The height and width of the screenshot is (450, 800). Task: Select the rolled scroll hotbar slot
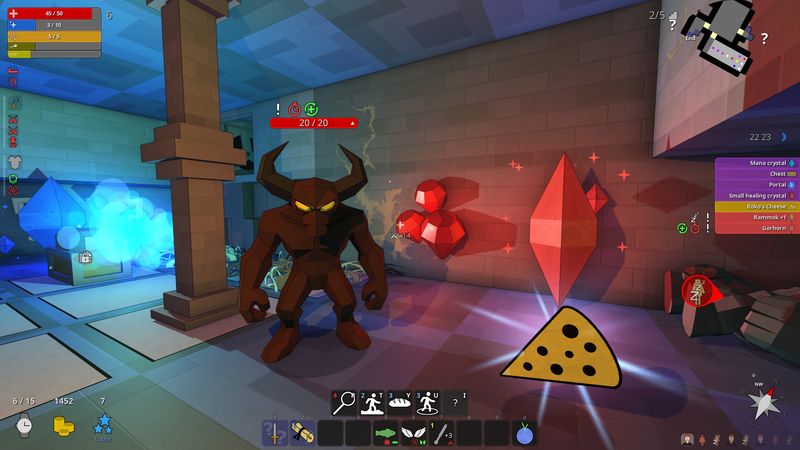302,433
